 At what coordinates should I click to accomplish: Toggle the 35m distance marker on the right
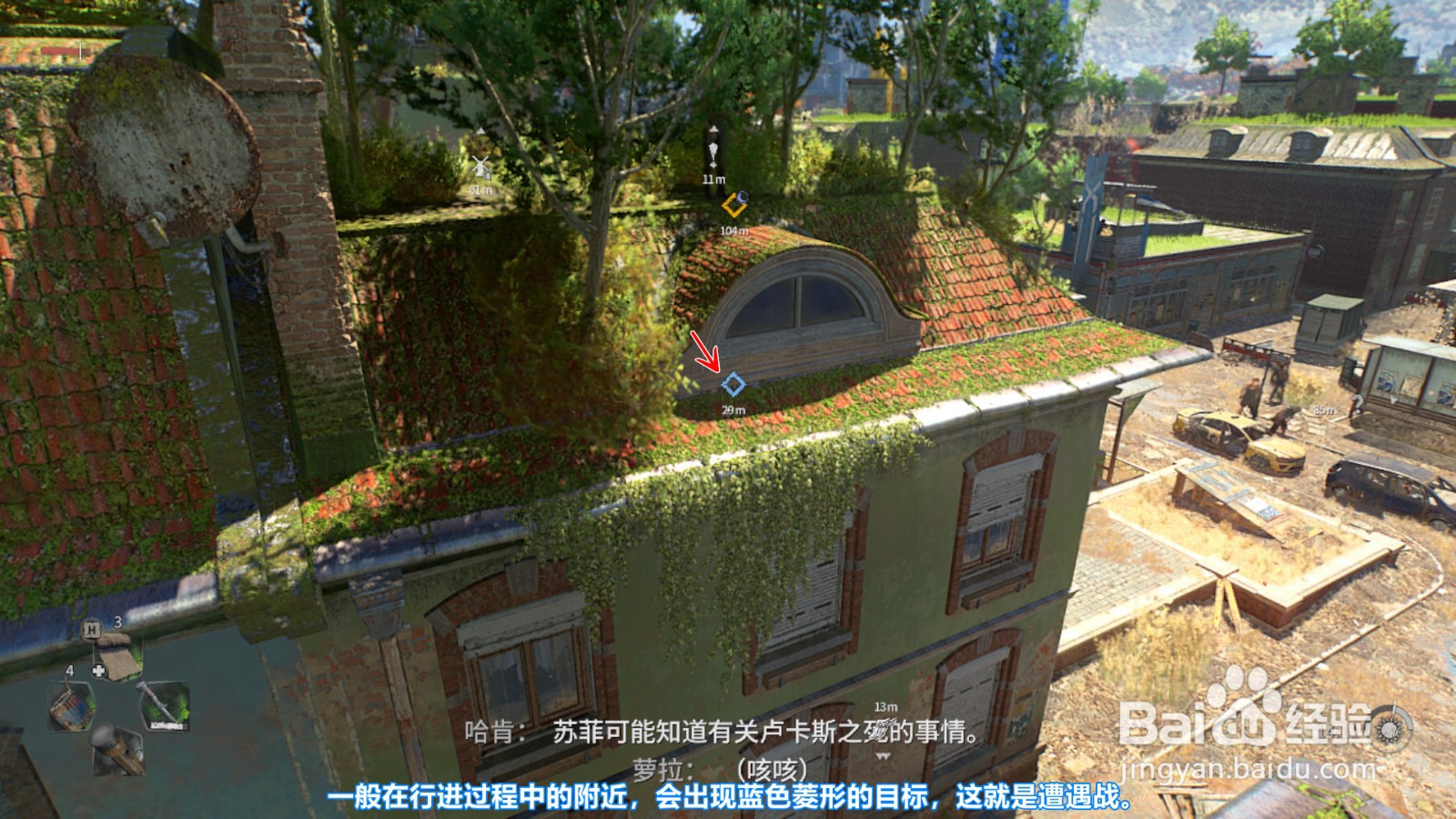1327,409
